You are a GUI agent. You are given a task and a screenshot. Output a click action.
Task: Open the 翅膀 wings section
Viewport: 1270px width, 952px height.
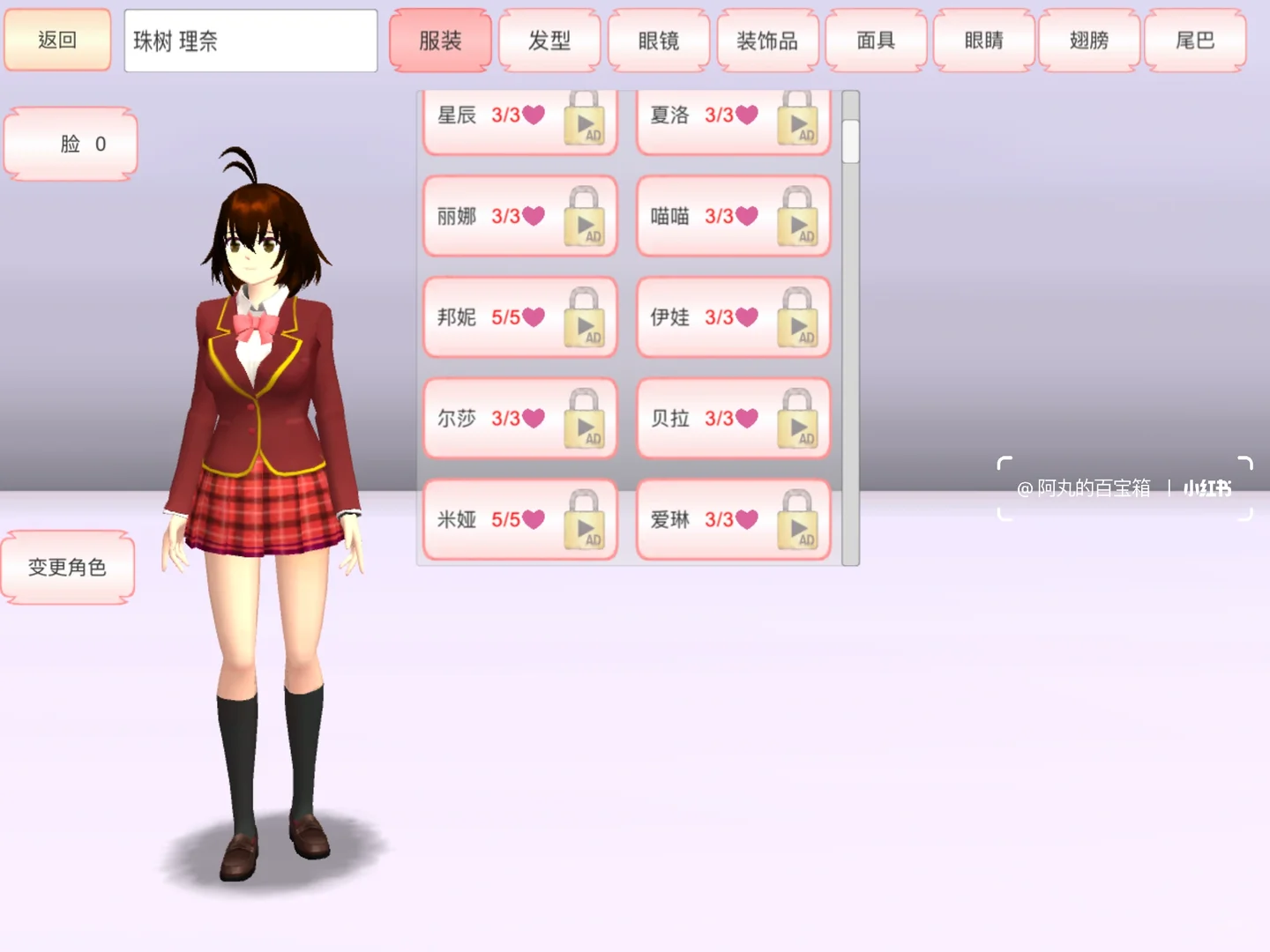click(1088, 40)
